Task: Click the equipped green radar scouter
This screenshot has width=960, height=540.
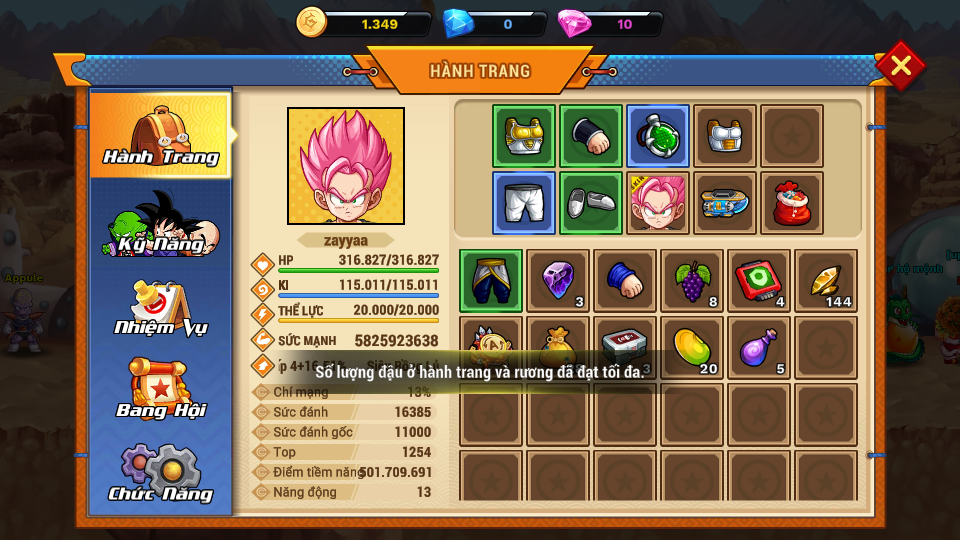Action: (x=658, y=136)
